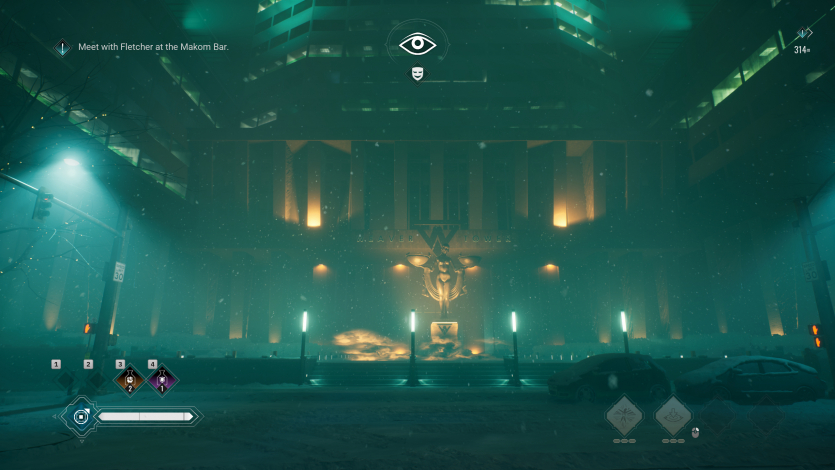The height and width of the screenshot is (470, 835).
Task: Activate the mosquito insect ability
Action: 625,415
